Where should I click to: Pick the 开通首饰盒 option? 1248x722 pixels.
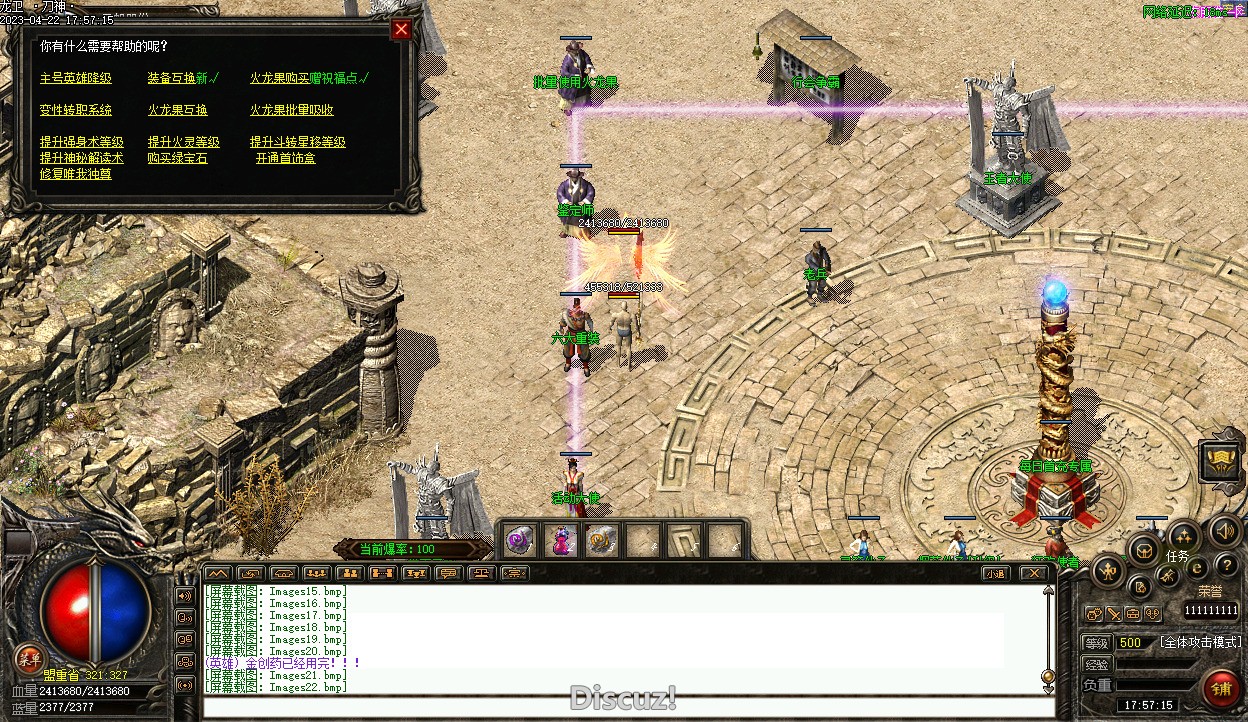pos(285,158)
